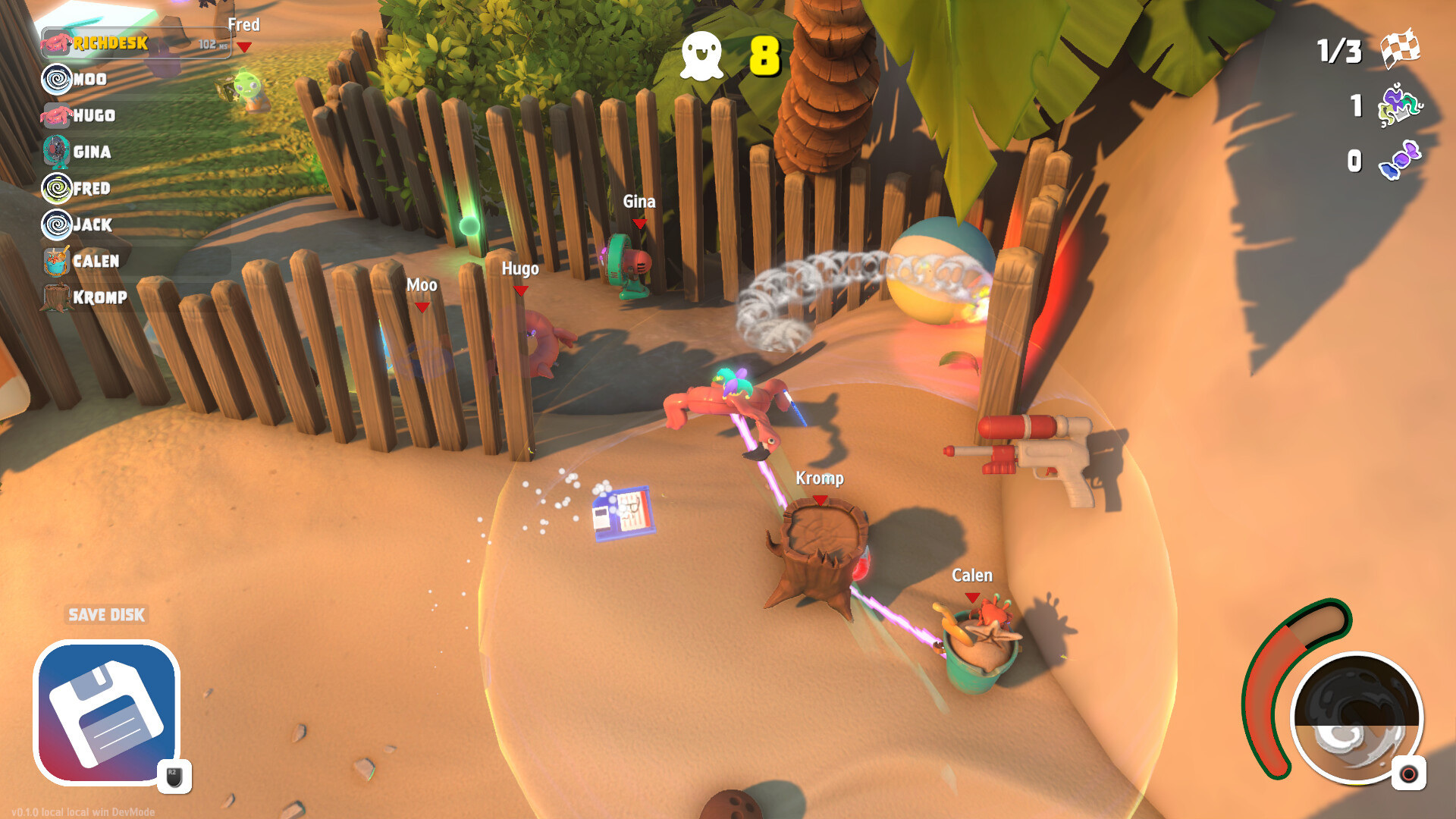Choose Hugo's row in the player list

tap(94, 115)
